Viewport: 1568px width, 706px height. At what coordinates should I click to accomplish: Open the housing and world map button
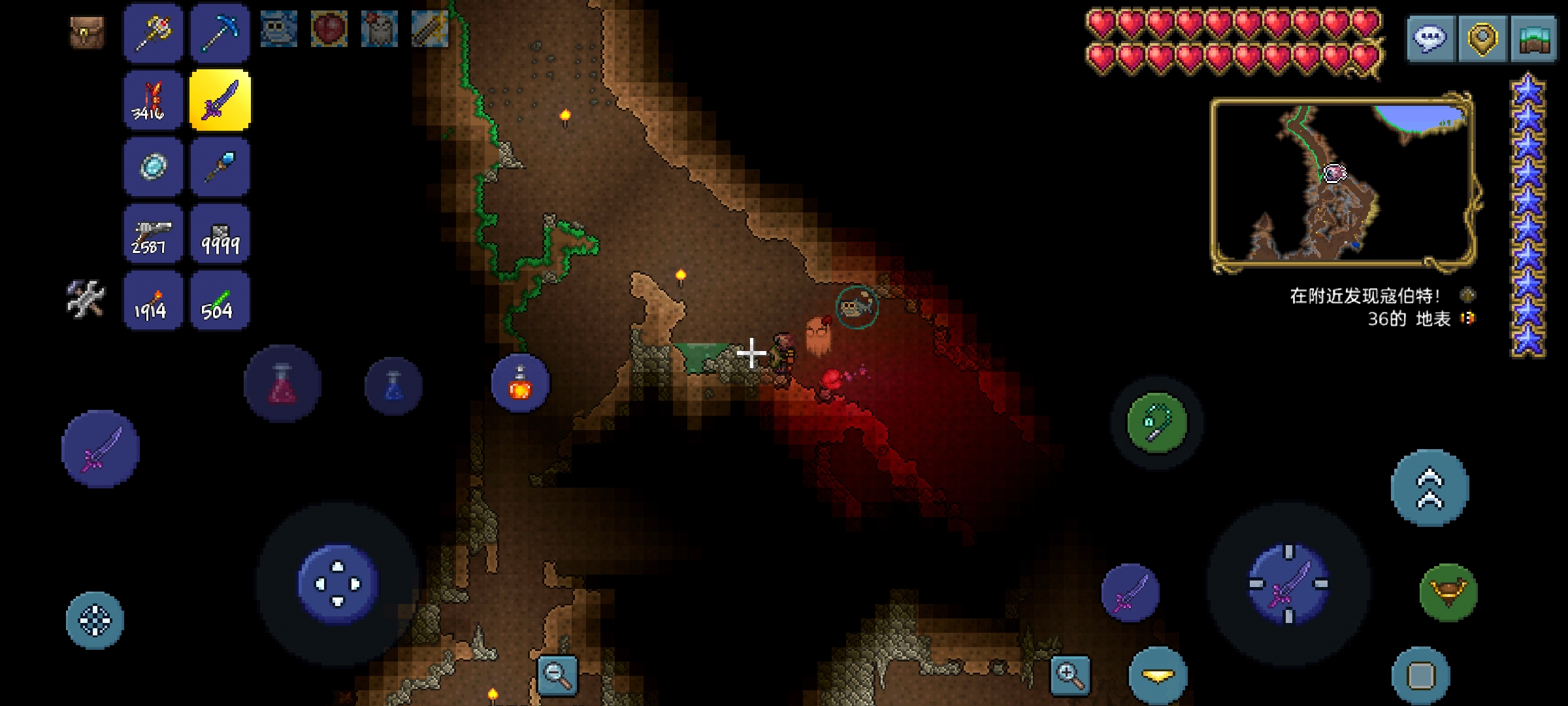[1533, 39]
